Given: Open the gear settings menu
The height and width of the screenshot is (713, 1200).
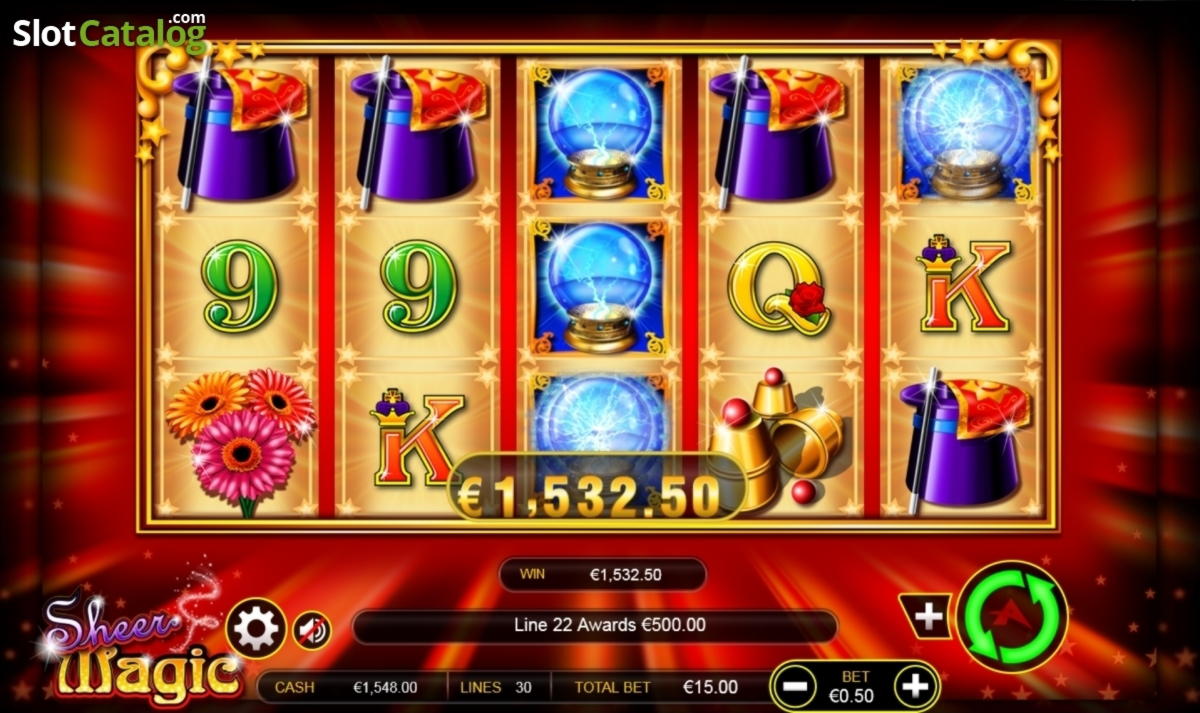Looking at the screenshot, I should pos(256,629).
